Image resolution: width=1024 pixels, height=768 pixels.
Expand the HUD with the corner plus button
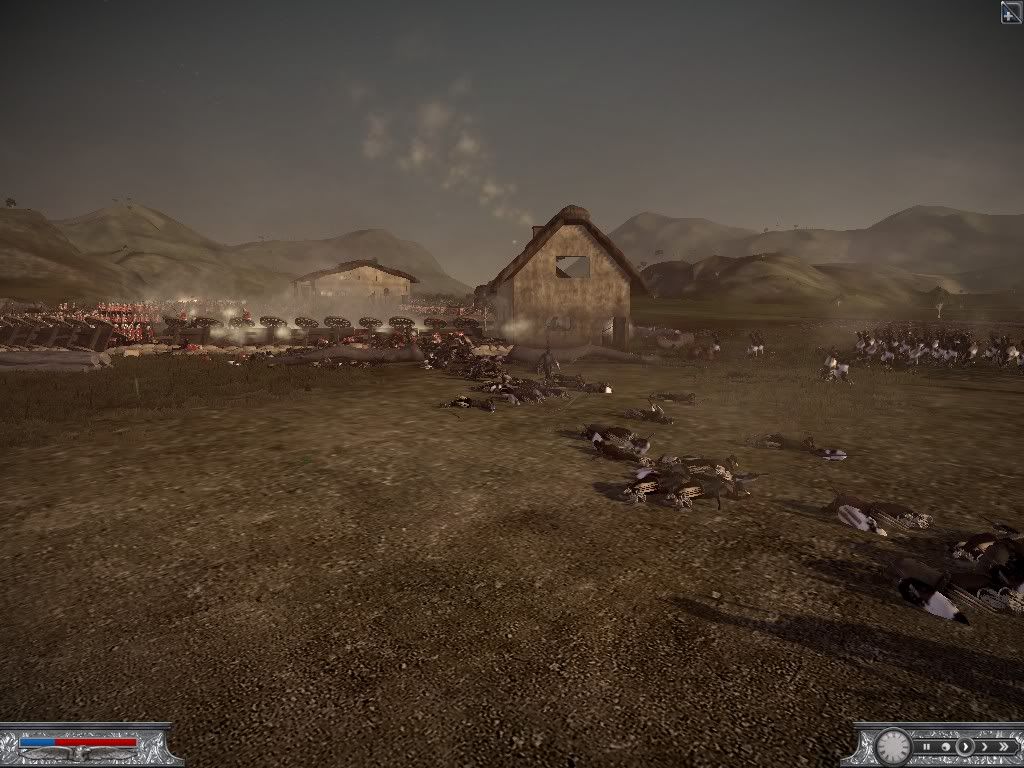point(1011,12)
